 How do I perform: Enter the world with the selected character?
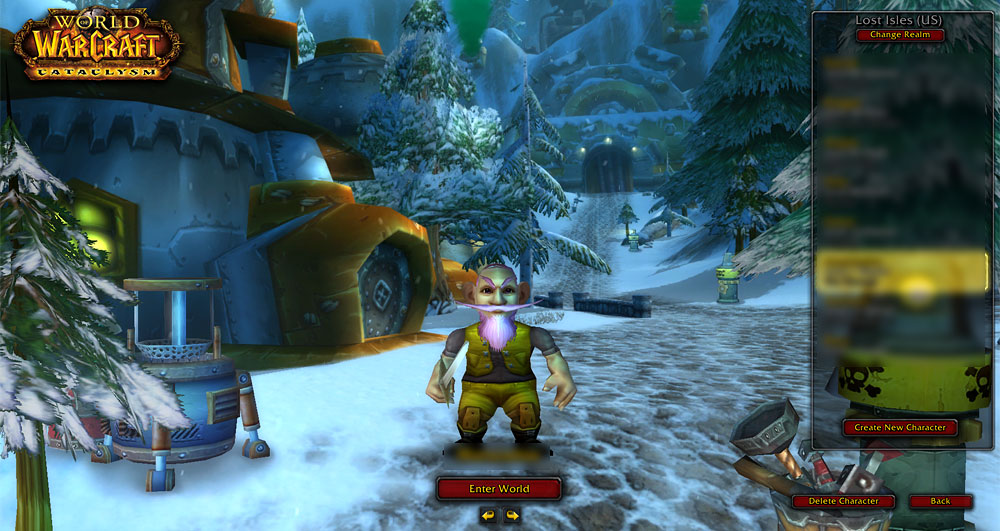499,489
